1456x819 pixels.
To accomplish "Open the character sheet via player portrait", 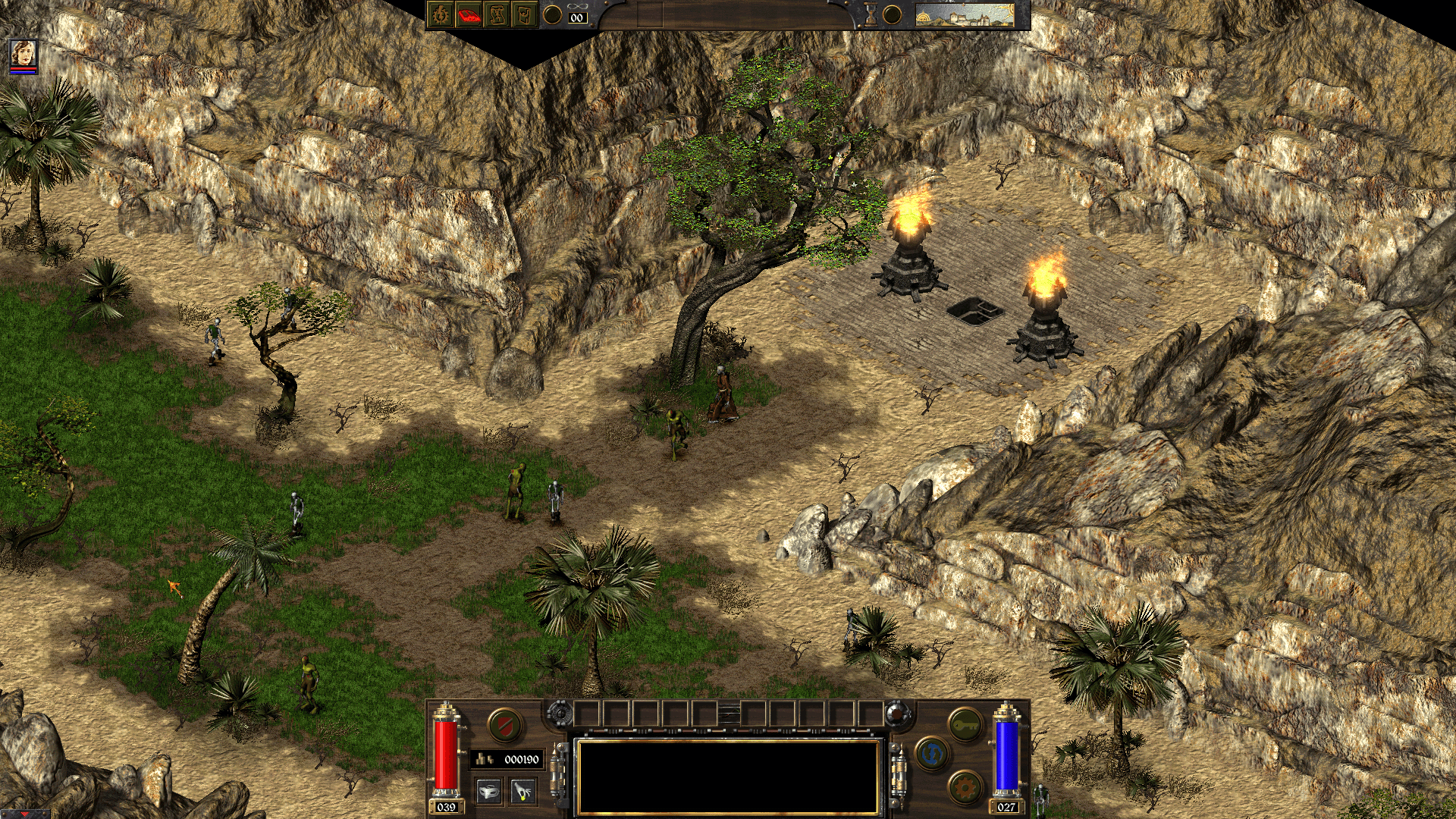I will (24, 54).
